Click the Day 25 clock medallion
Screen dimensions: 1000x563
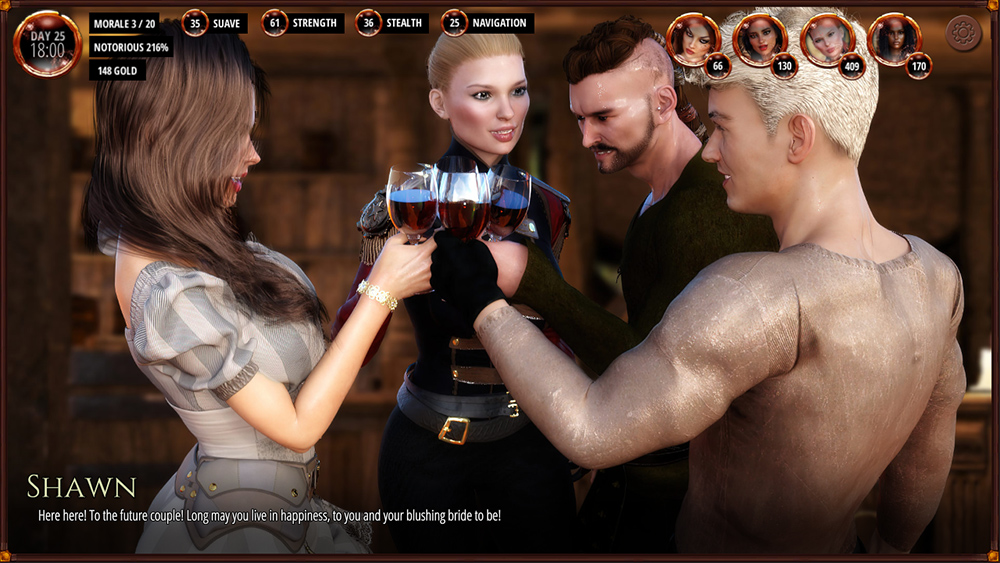[x=48, y=43]
